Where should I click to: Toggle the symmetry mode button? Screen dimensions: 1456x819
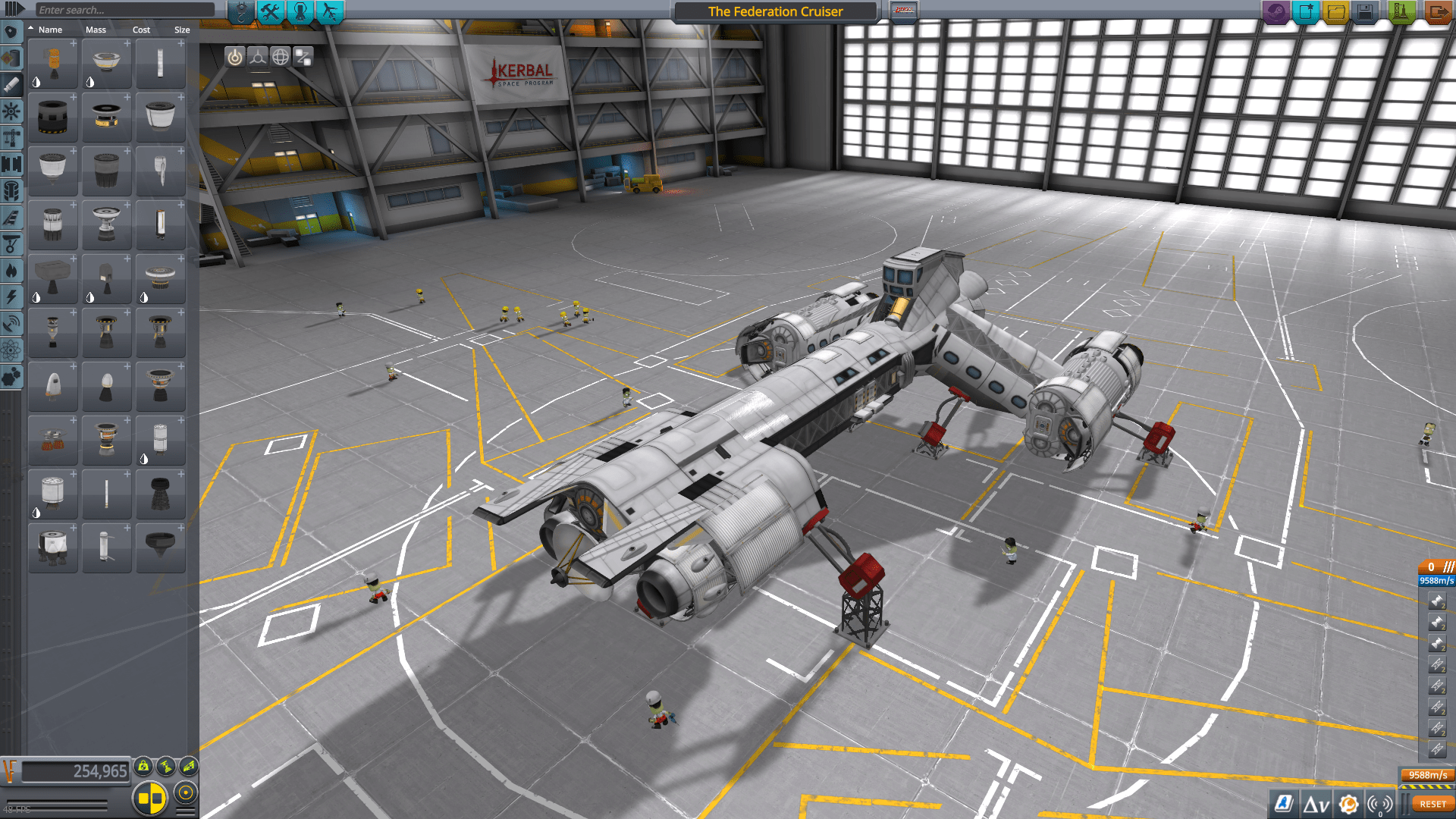[152, 796]
